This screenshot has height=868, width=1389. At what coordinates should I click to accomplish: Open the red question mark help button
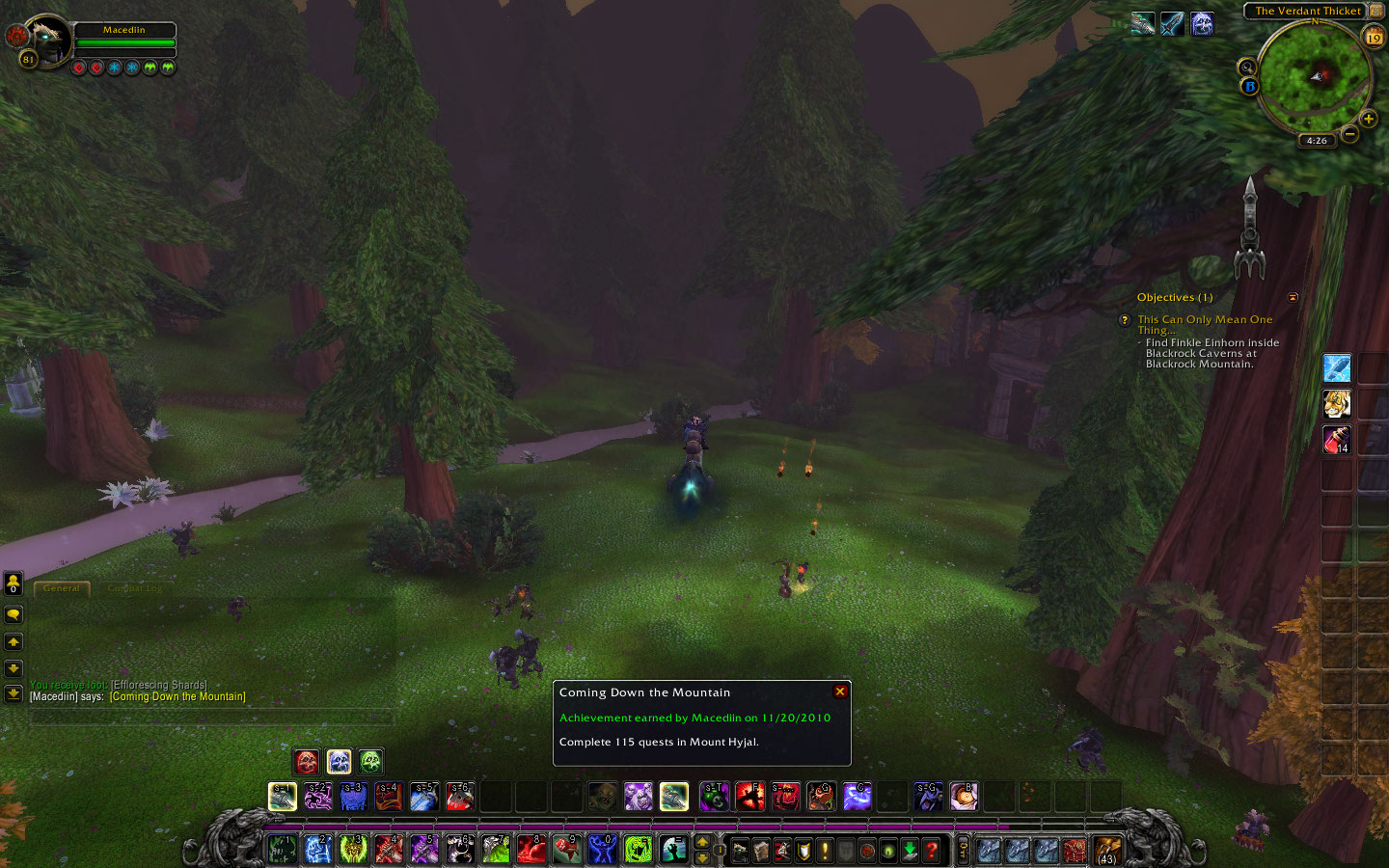coord(931,851)
